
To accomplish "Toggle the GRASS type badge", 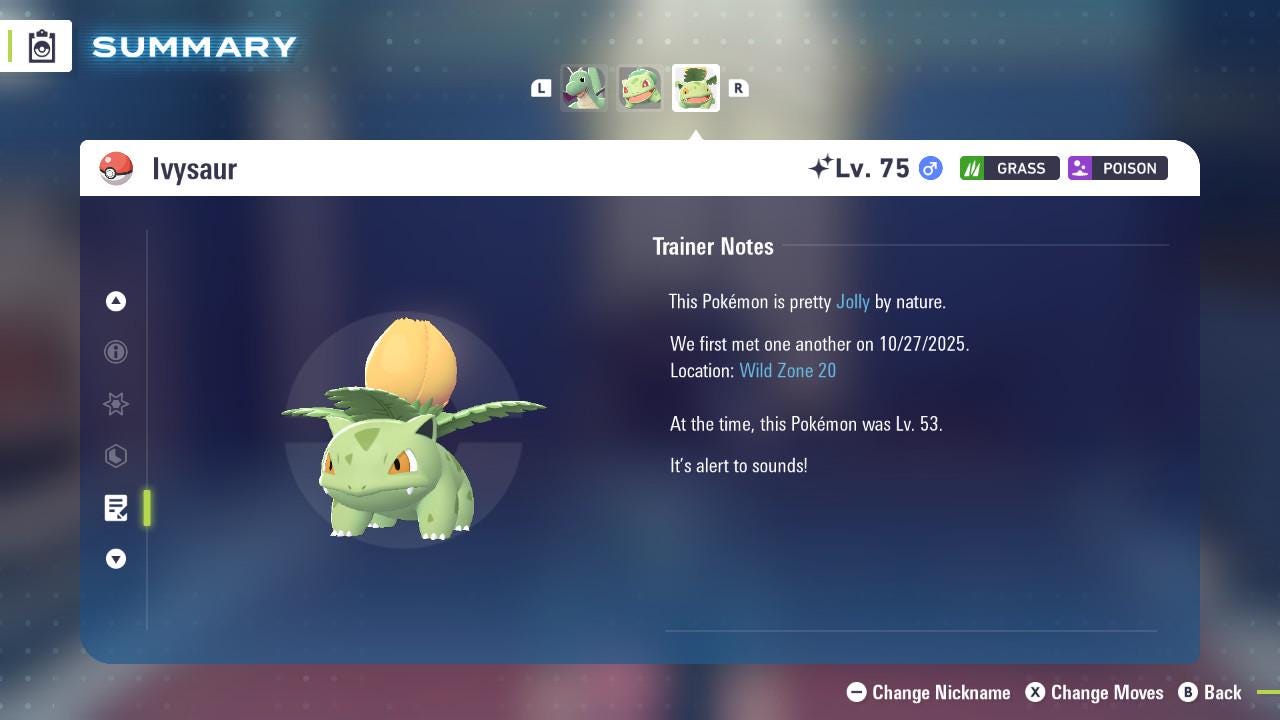I will point(1009,168).
